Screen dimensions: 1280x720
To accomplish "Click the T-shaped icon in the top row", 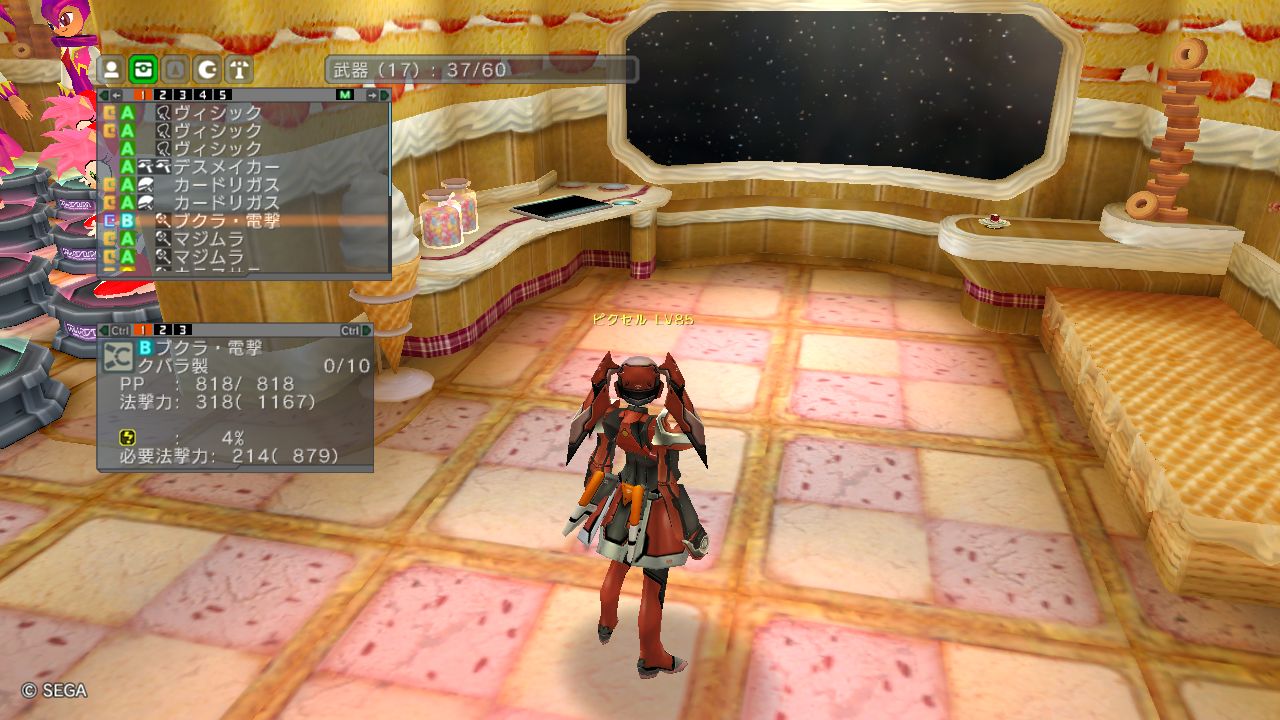I will (239, 70).
